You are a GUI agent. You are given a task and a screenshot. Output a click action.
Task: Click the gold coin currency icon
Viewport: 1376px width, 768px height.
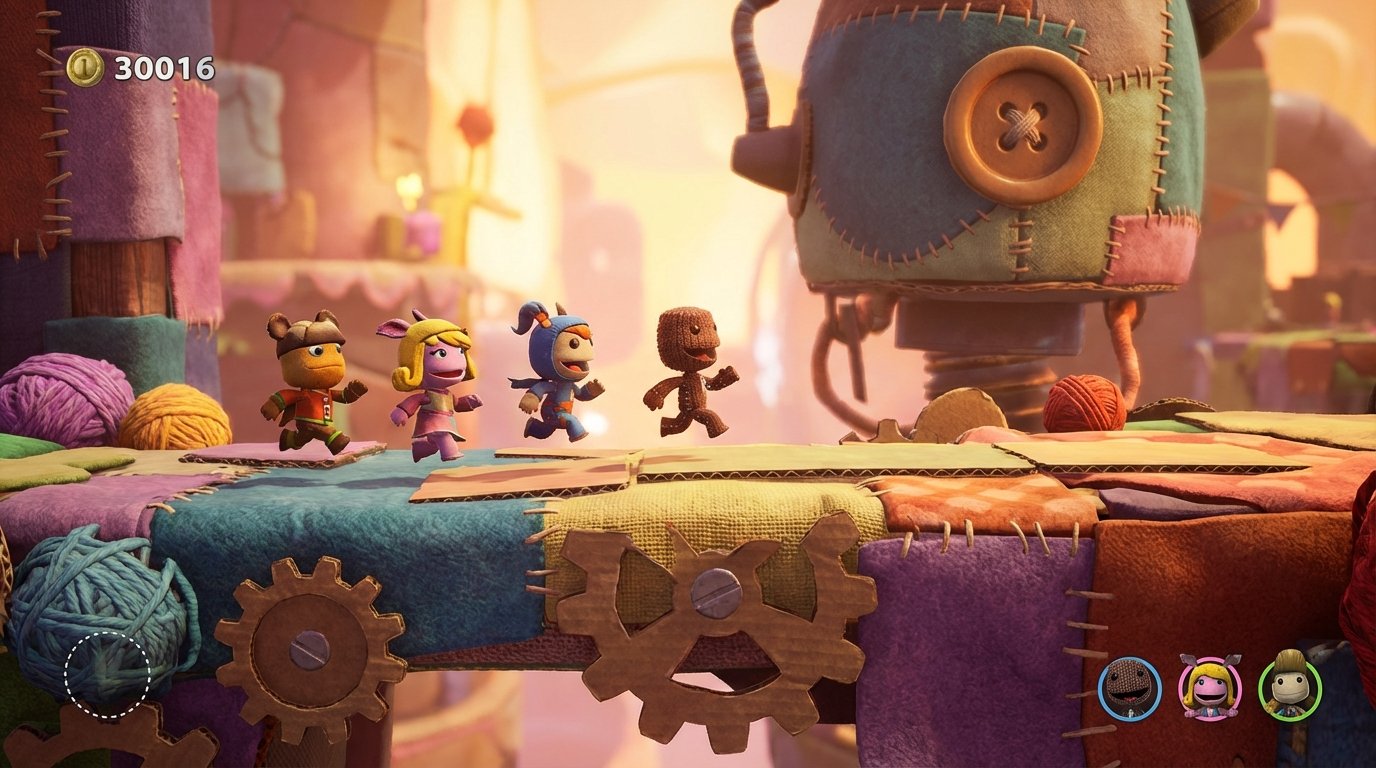tap(87, 69)
